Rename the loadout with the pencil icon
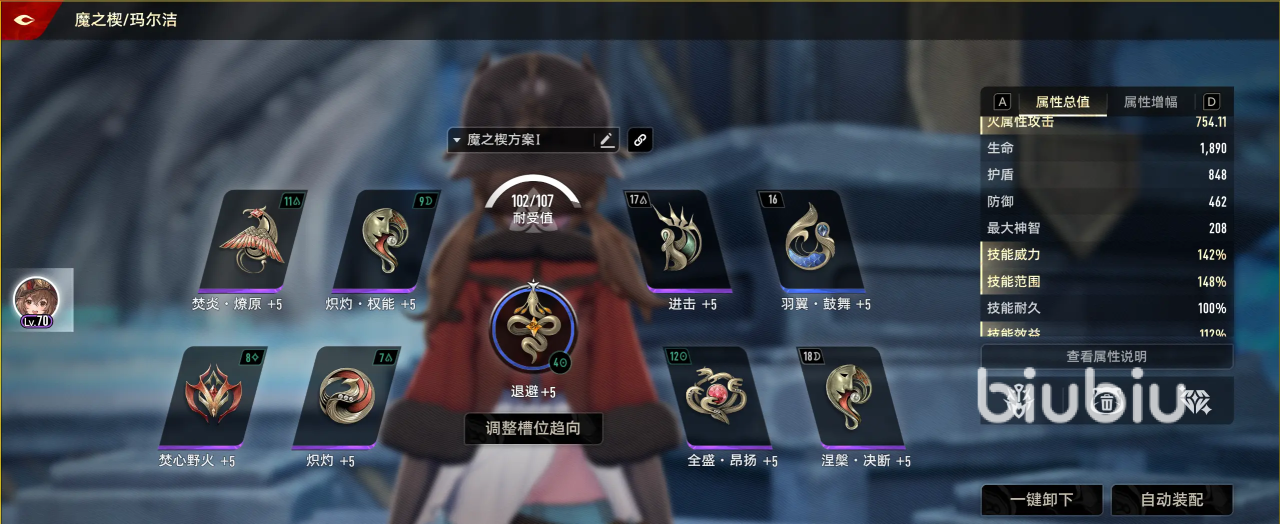The width and height of the screenshot is (1280, 524). (x=607, y=140)
